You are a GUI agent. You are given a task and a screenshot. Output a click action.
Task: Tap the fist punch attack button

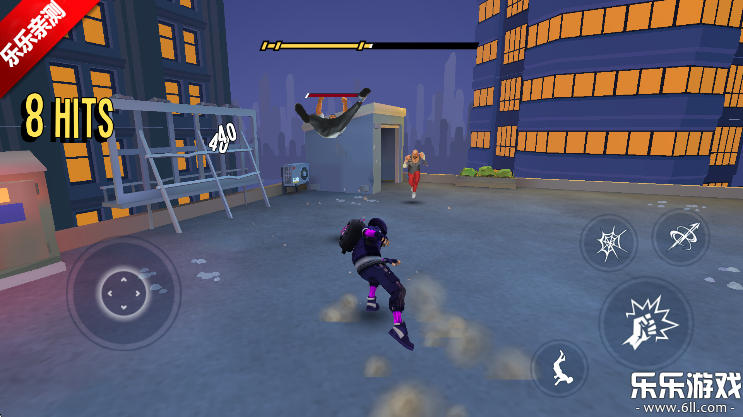645,321
